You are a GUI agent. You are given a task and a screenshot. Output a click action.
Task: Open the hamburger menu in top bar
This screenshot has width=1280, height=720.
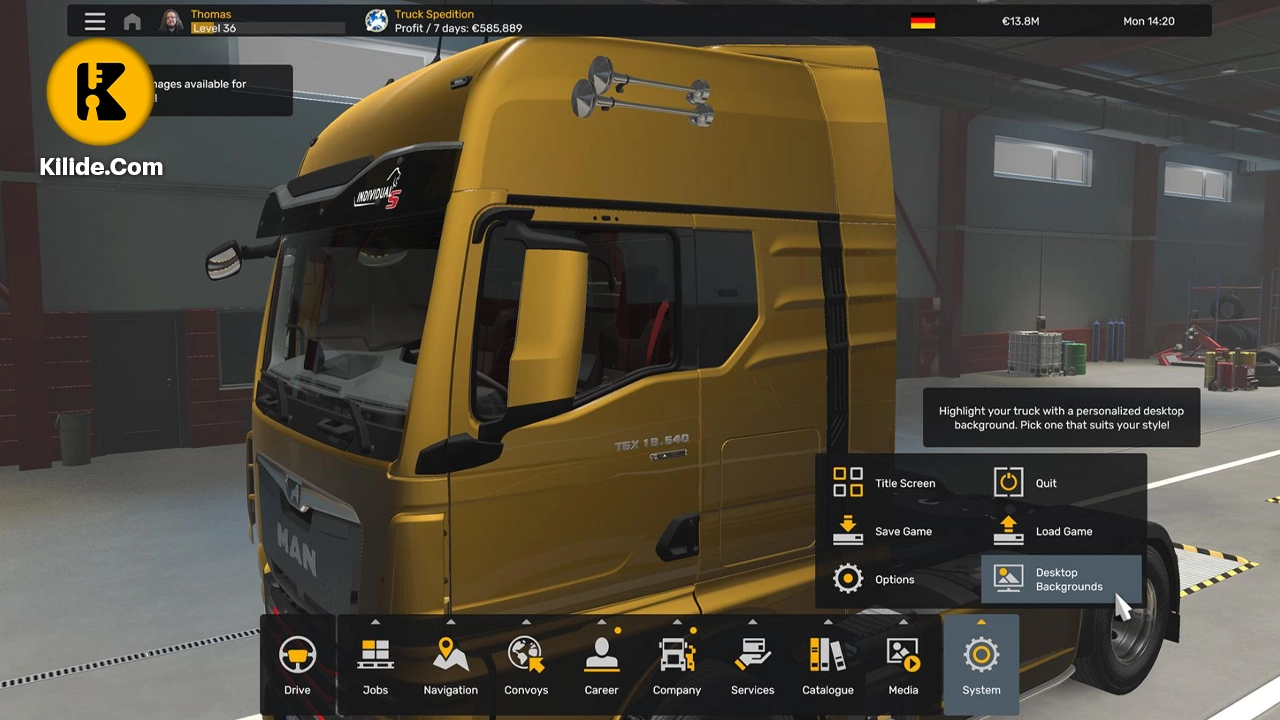pos(95,21)
